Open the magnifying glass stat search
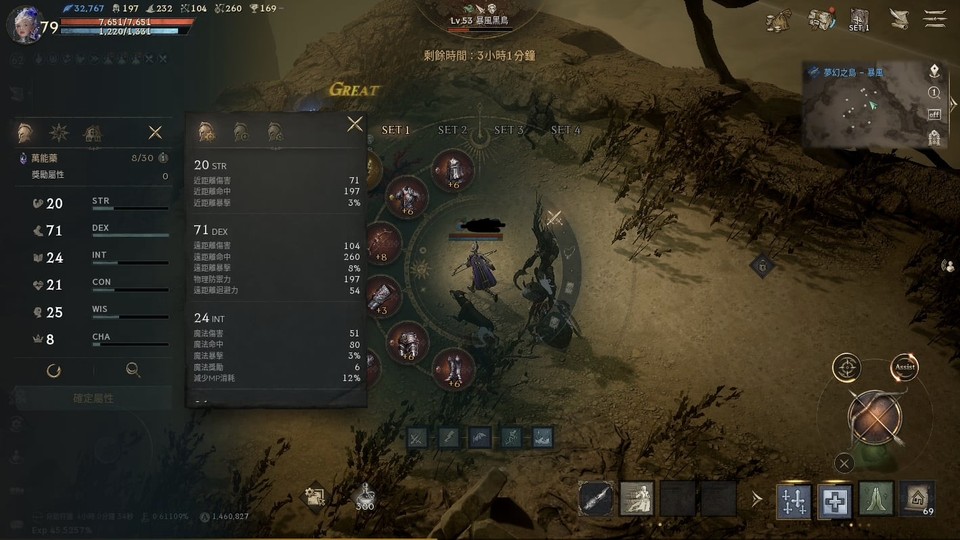The height and width of the screenshot is (540, 960). coord(133,370)
